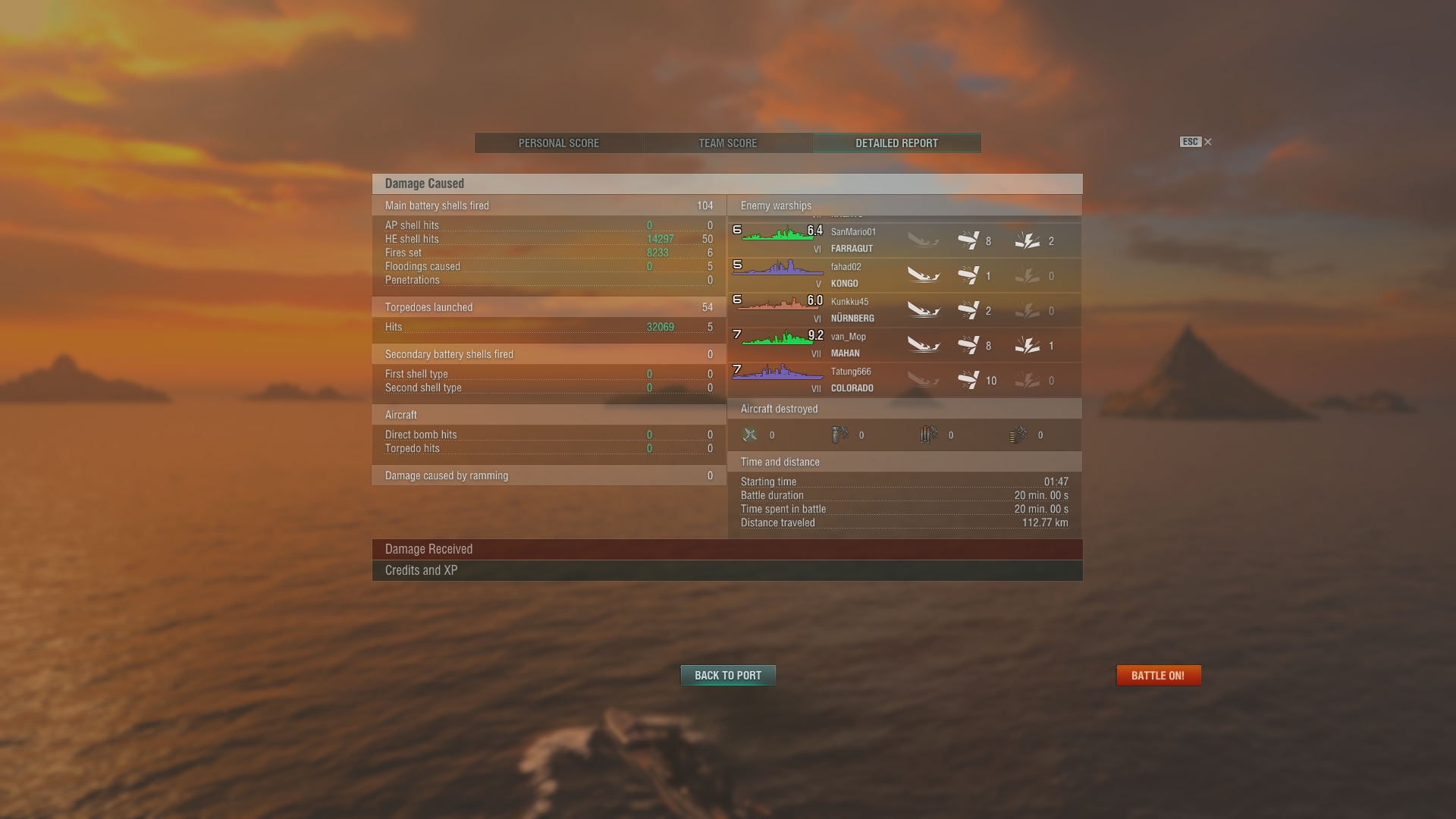
Task: Open the Team Score tab
Action: click(727, 143)
